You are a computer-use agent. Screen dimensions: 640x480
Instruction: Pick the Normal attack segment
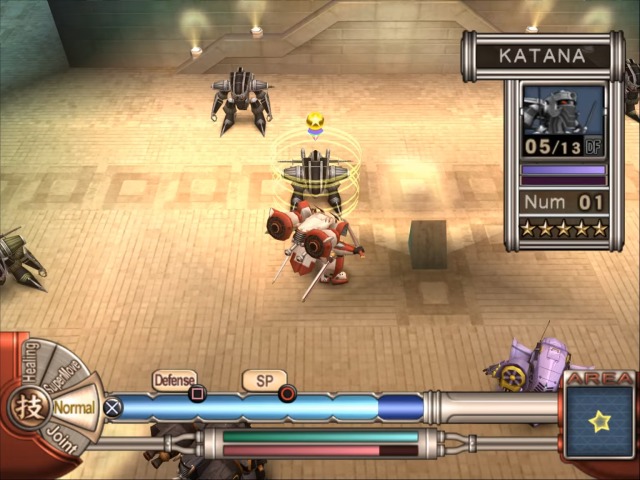click(x=74, y=408)
